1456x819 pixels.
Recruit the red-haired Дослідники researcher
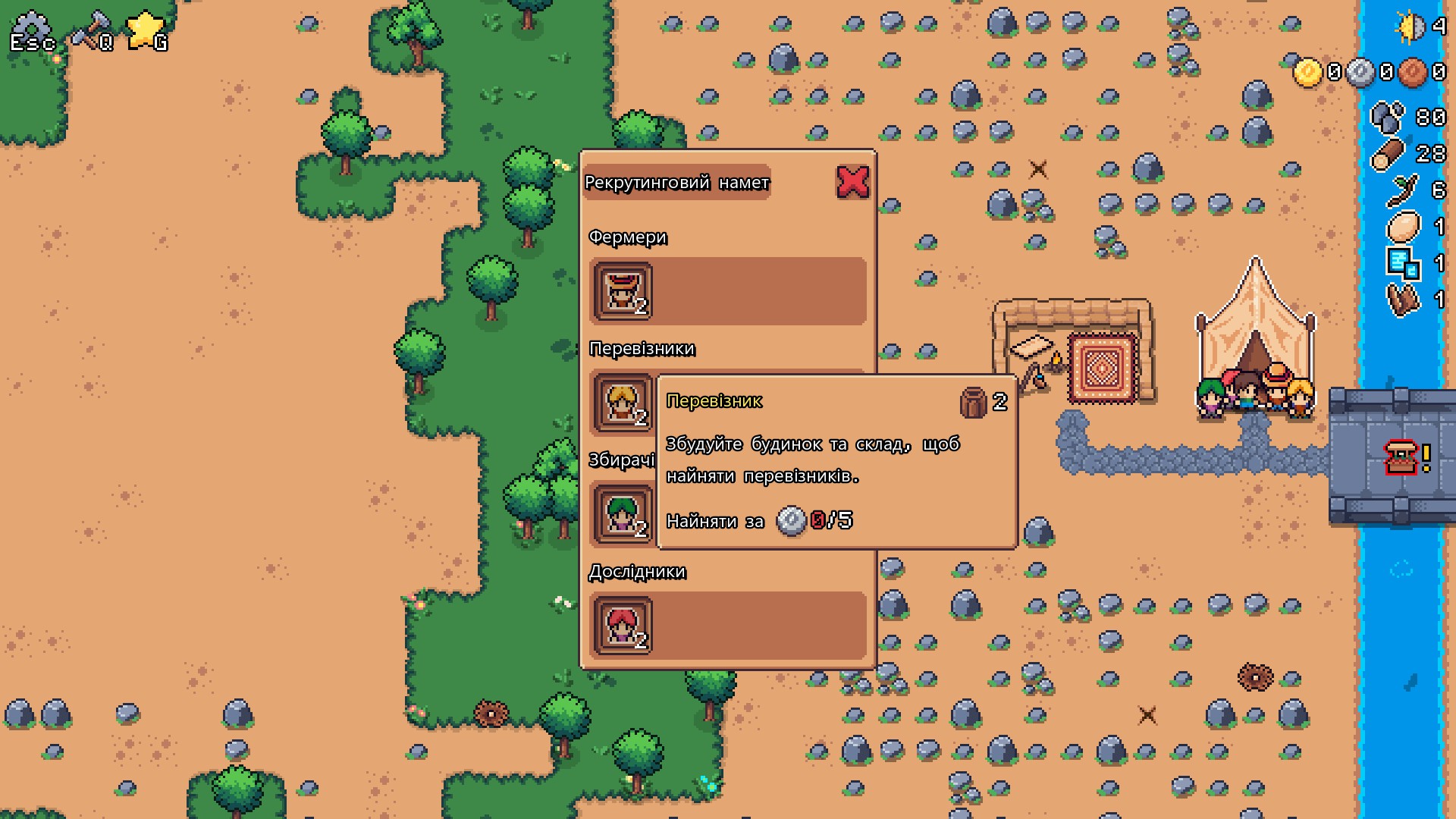[622, 626]
